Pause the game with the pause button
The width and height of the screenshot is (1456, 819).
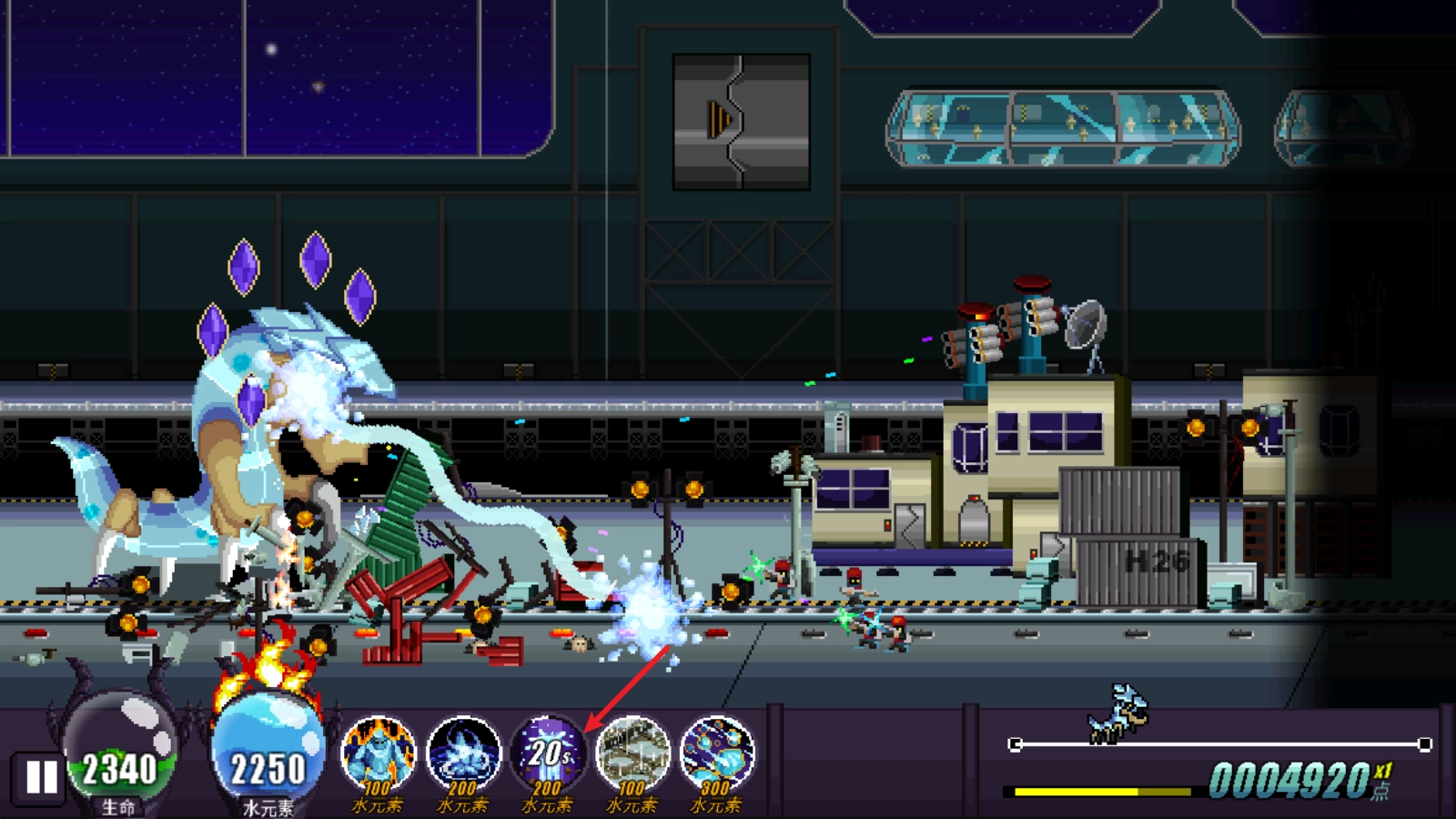click(41, 777)
